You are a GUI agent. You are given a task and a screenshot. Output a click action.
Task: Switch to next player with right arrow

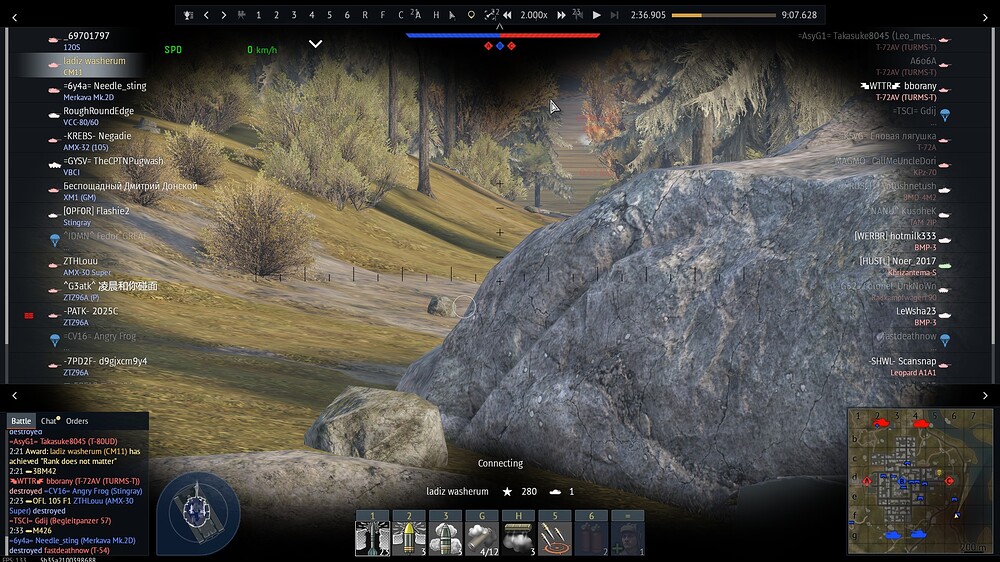pos(224,15)
